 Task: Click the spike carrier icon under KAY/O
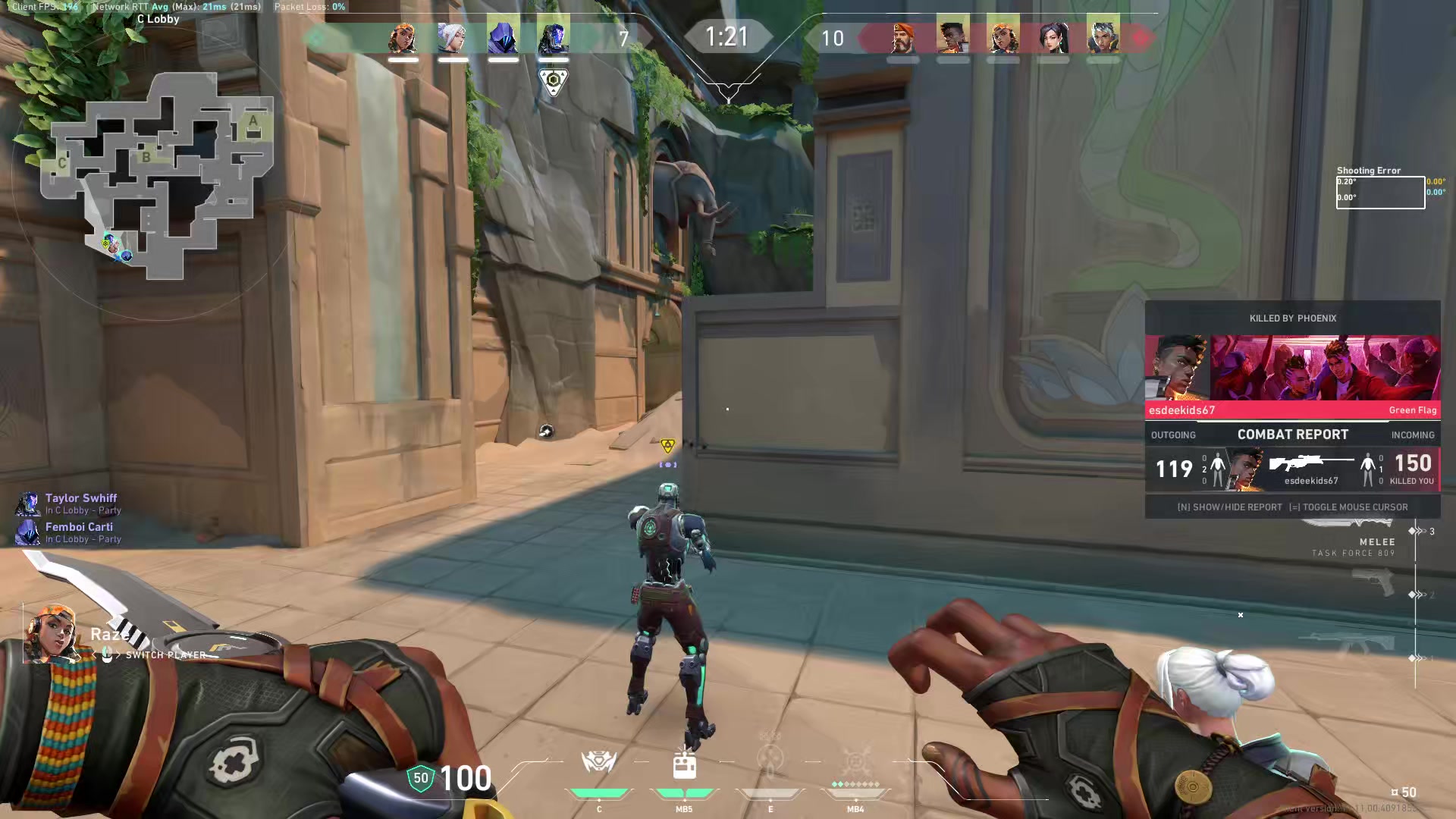pyautogui.click(x=554, y=81)
